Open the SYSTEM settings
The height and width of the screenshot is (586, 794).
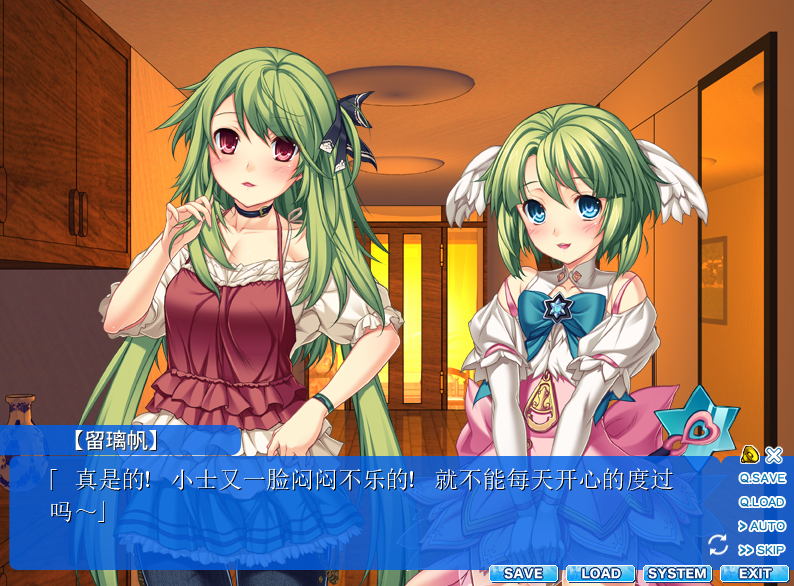tap(677, 574)
